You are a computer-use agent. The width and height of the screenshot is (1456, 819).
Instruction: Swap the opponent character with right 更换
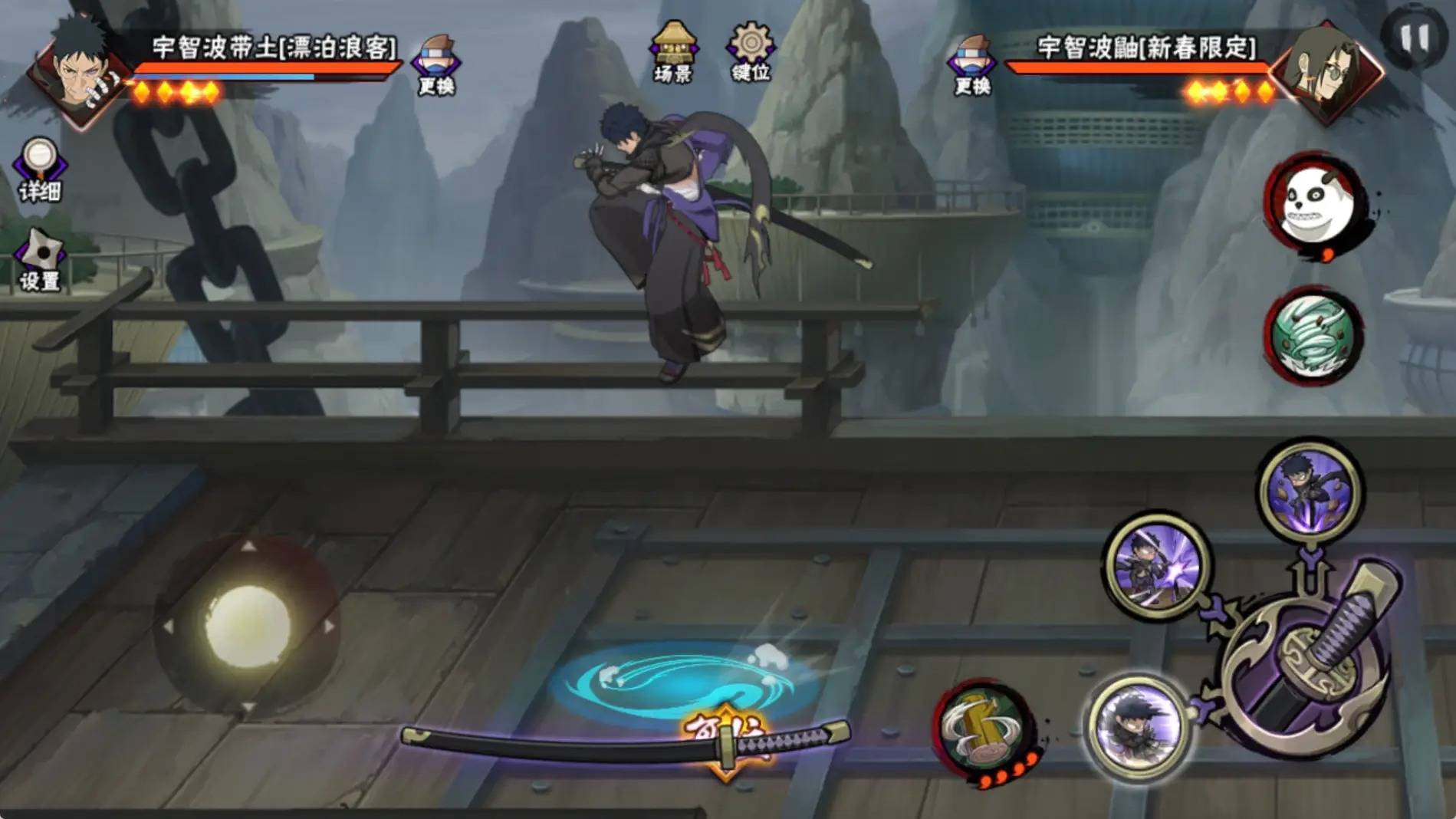(971, 64)
